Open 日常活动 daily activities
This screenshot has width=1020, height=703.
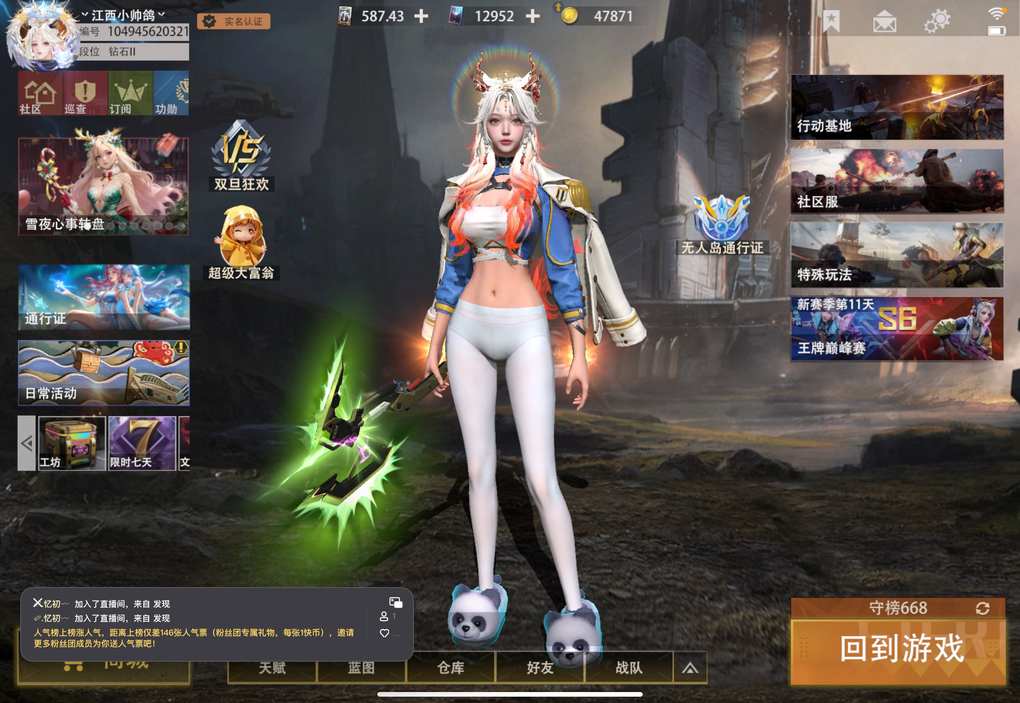tap(103, 372)
